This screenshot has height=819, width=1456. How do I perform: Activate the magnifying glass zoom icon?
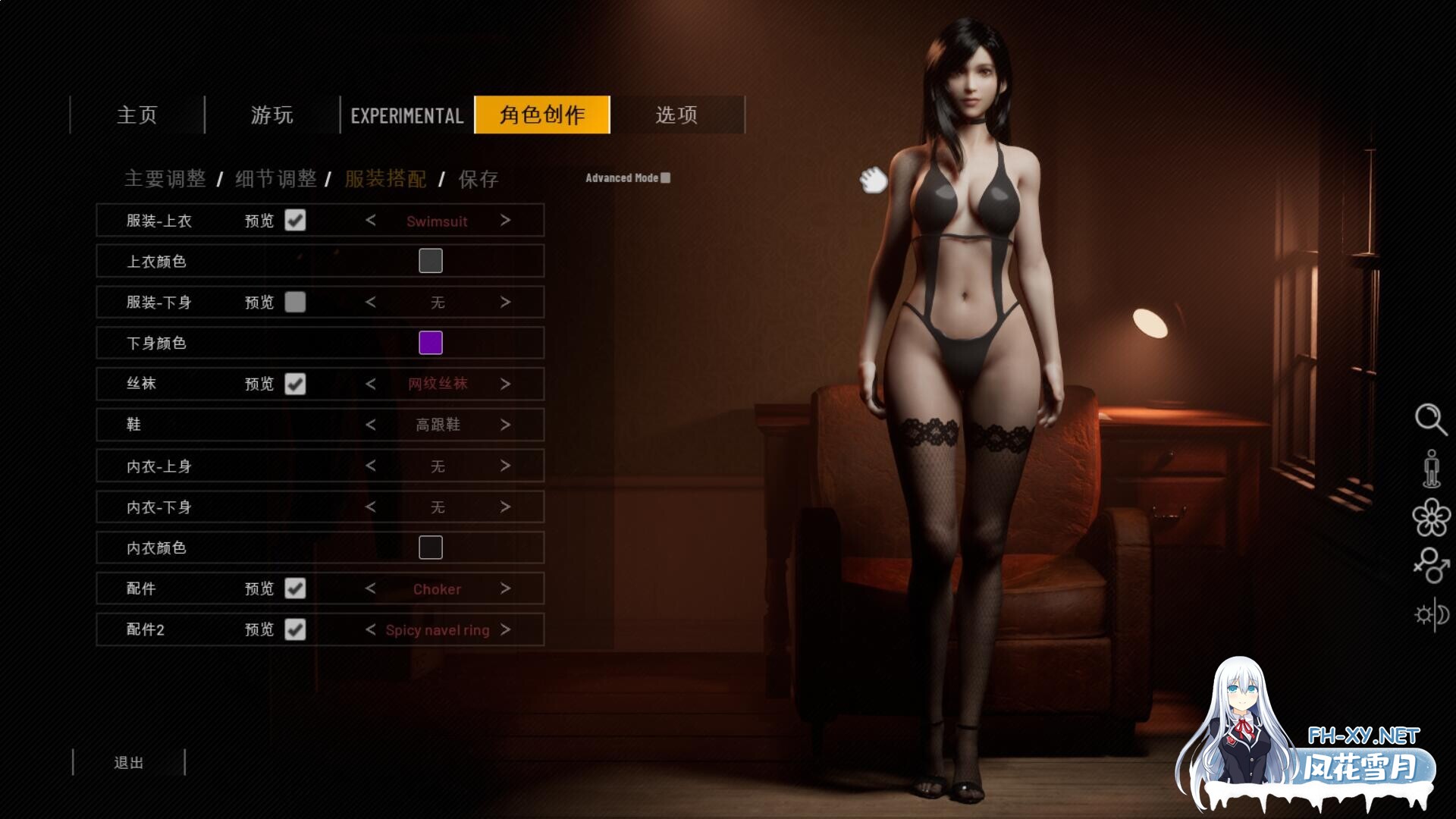point(1430,419)
